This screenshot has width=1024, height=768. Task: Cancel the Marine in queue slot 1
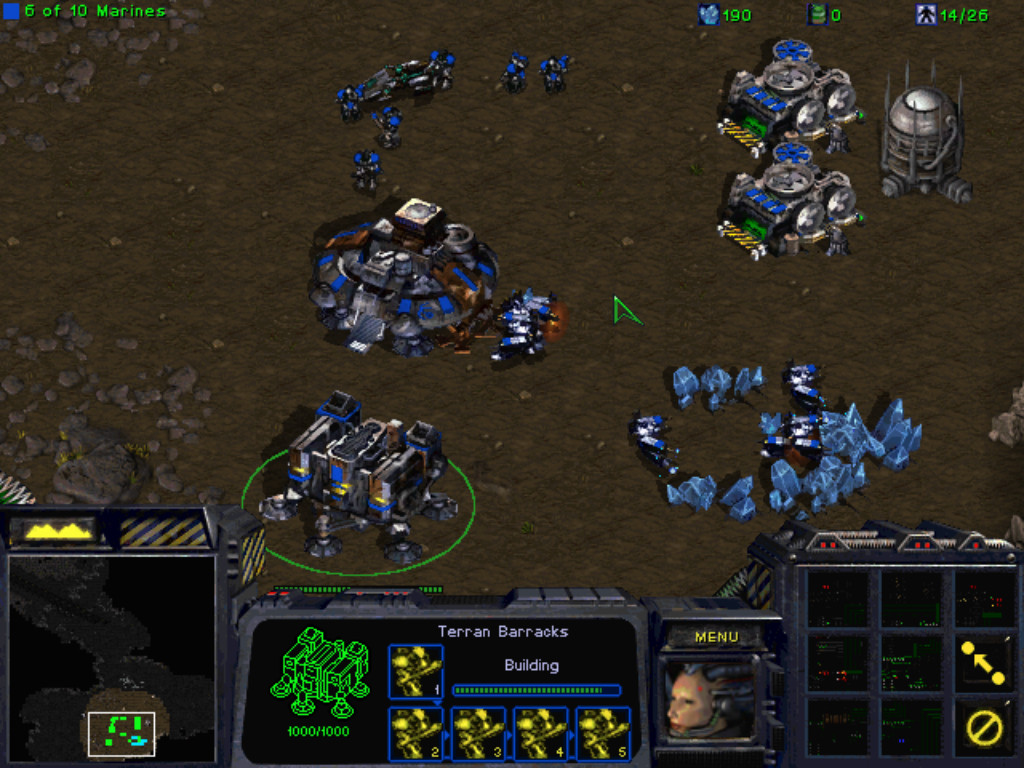tap(415, 671)
